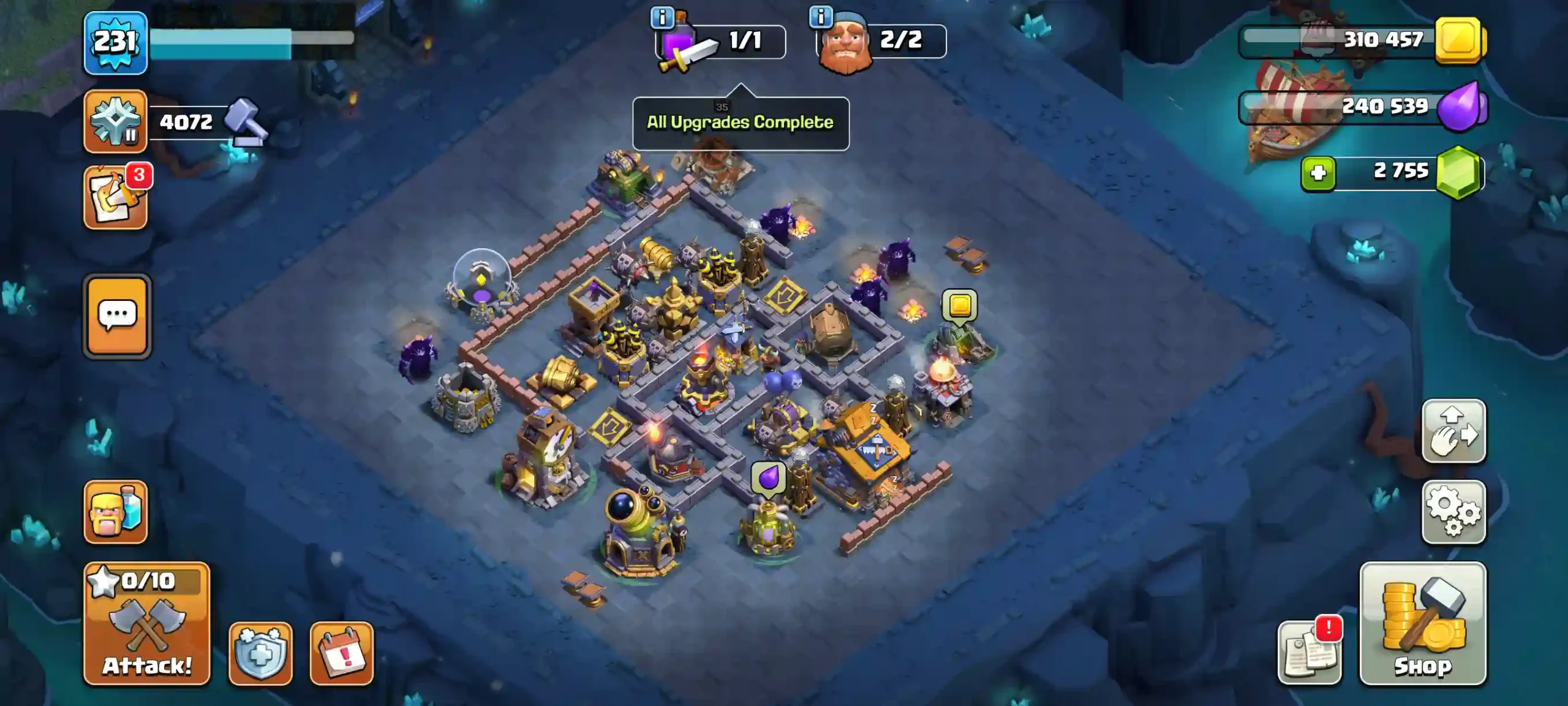Collect gold from the gold bubble

[959, 305]
